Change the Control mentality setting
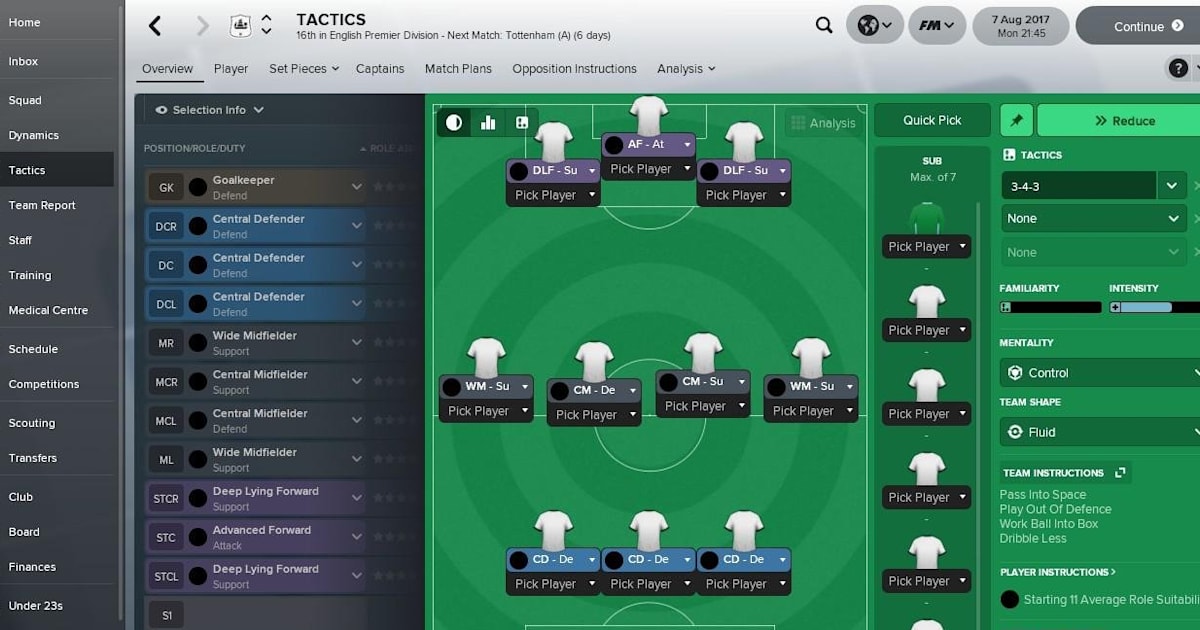Viewport: 1200px width, 630px height. 1100,373
